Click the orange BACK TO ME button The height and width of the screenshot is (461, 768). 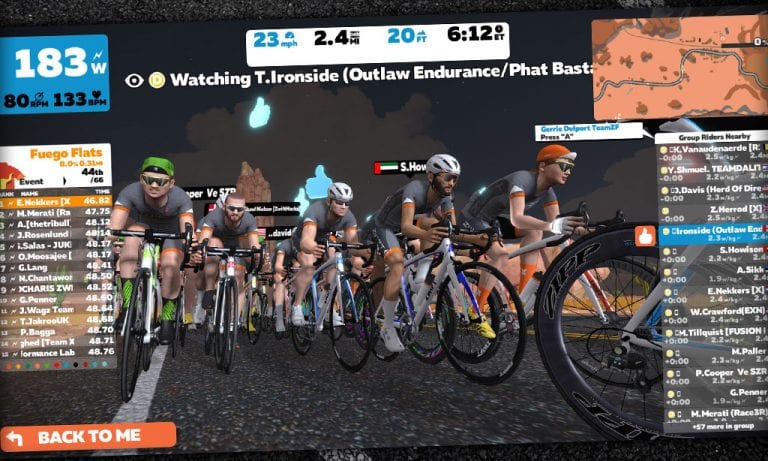[88, 436]
